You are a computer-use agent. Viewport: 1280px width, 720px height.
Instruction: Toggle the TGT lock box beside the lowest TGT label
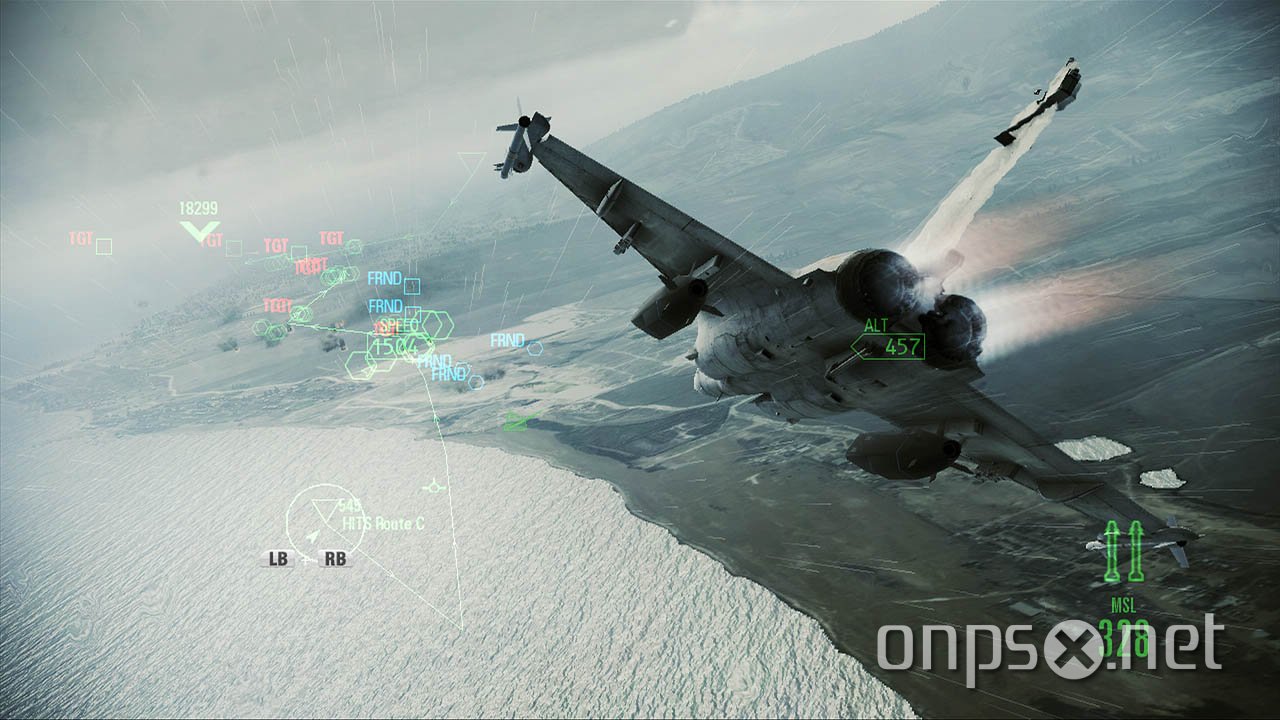click(300, 312)
